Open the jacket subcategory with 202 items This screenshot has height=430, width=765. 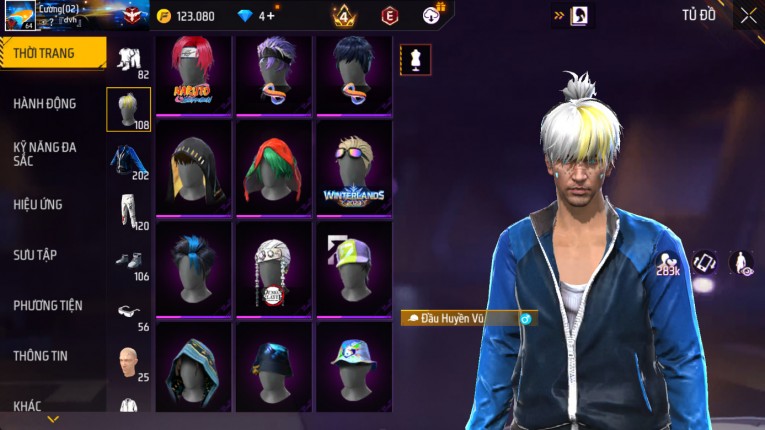128,160
